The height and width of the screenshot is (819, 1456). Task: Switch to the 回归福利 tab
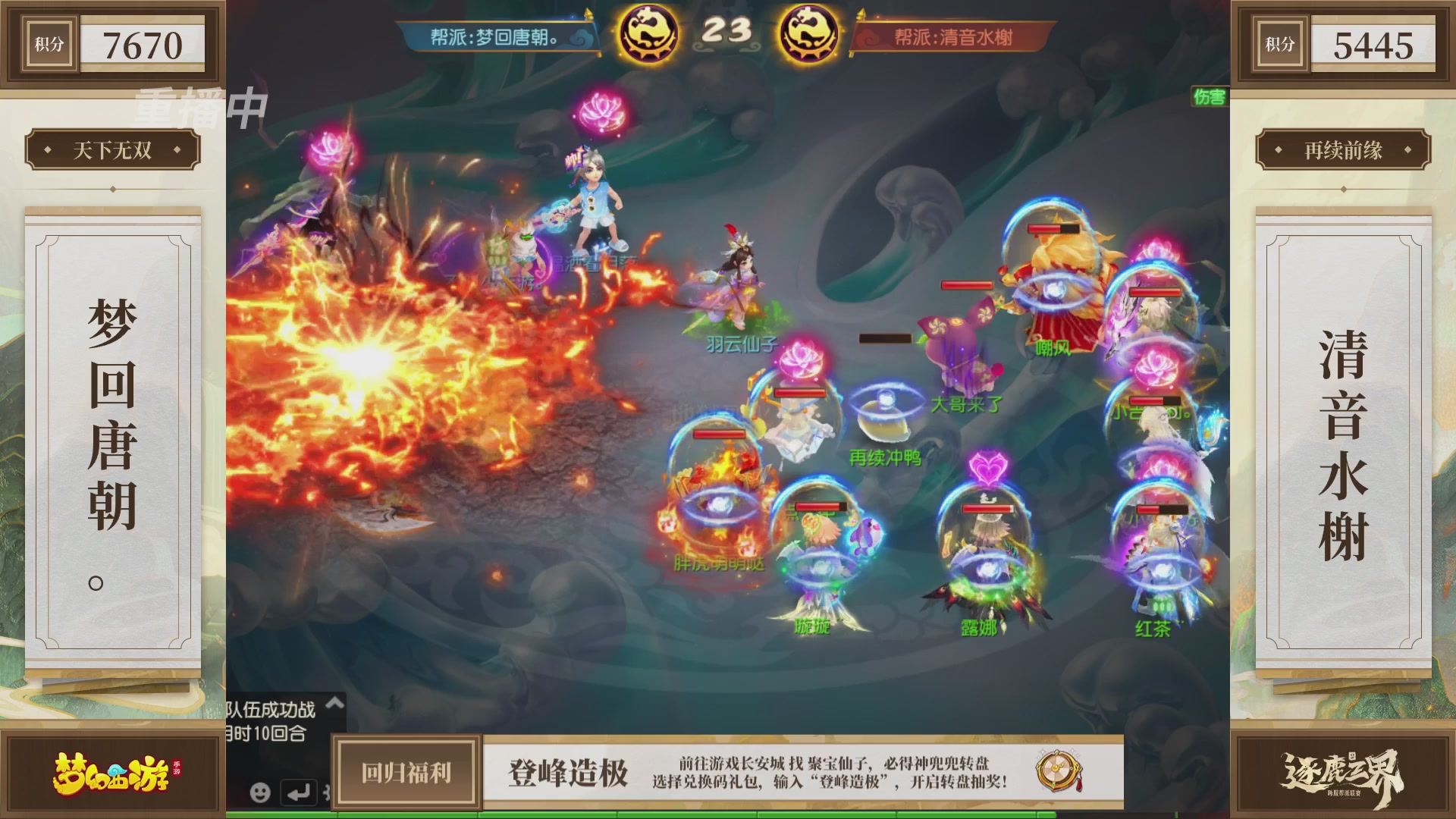tap(404, 774)
